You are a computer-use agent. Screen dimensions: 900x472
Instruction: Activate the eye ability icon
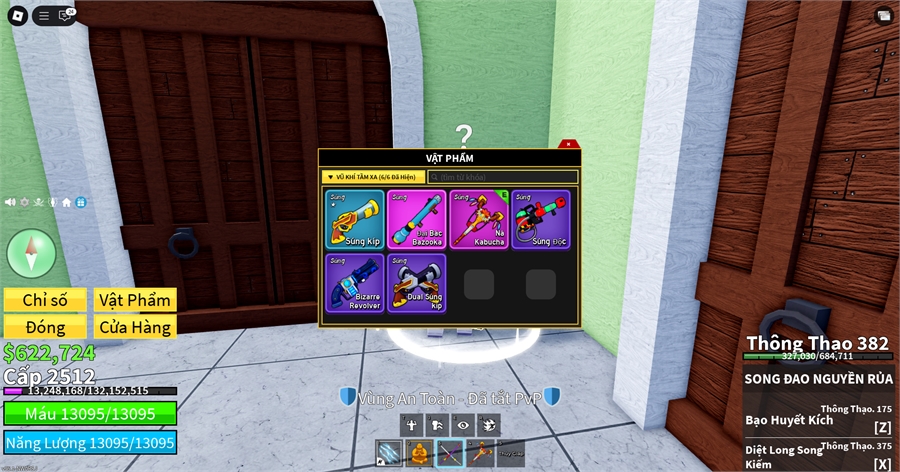pyautogui.click(x=462, y=425)
